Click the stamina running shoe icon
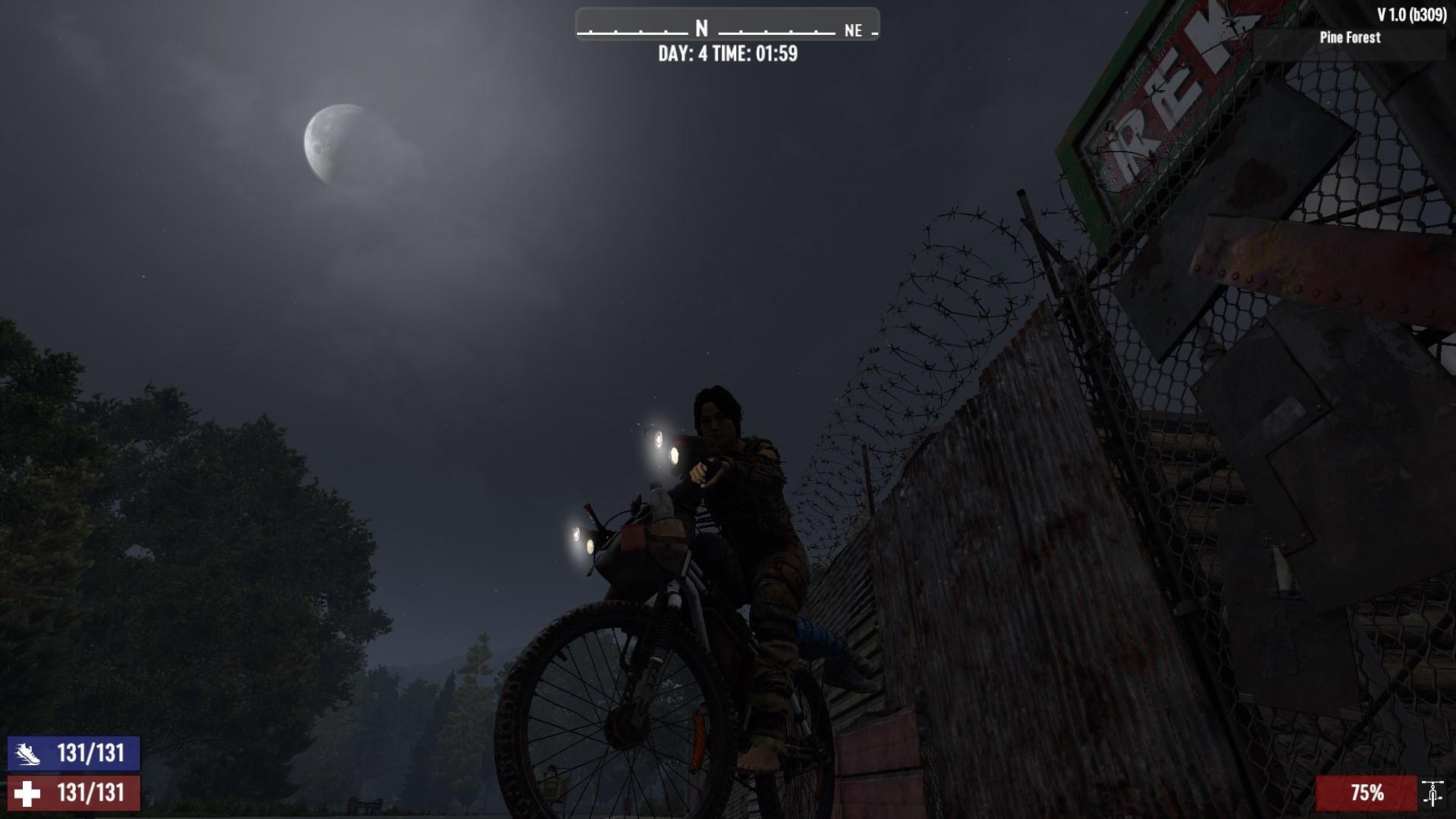Image resolution: width=1456 pixels, height=819 pixels. (28, 754)
